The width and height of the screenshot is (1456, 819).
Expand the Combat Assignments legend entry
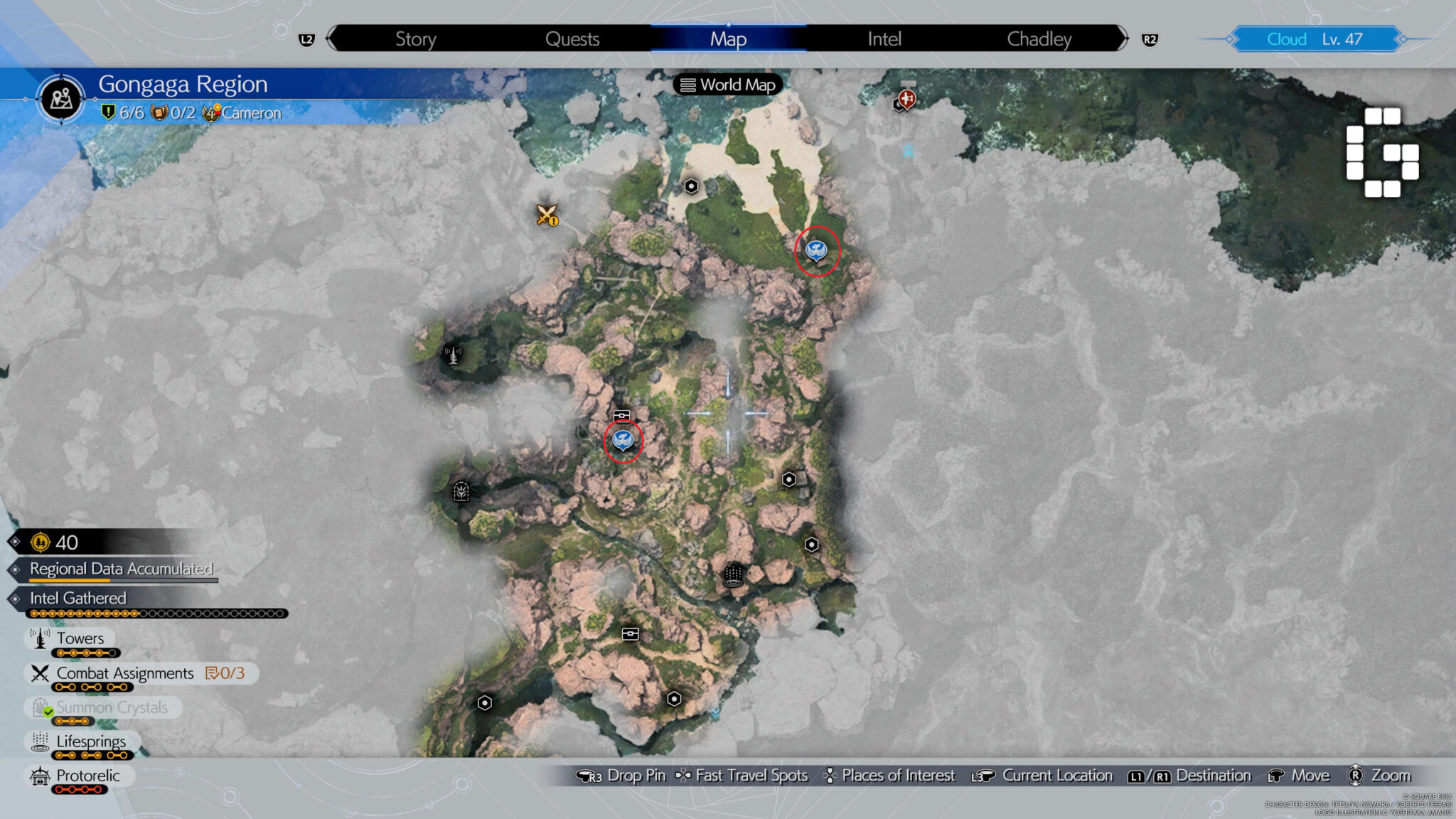click(x=124, y=673)
